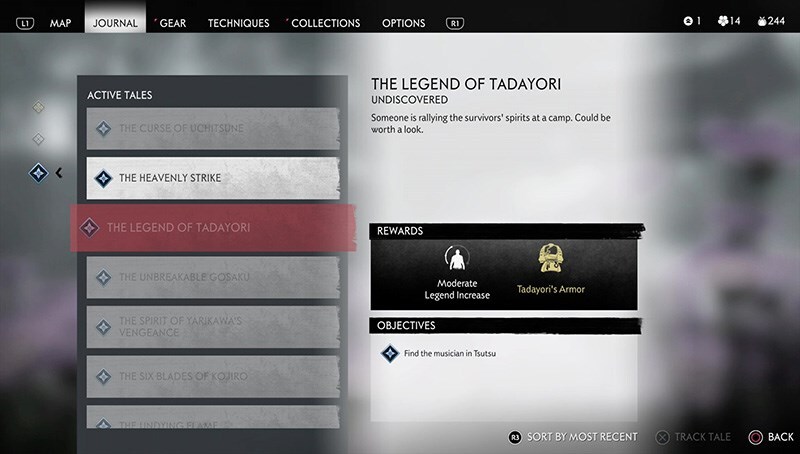Click the highlighted tale category diamond icon
Screen dimensions: 800x454
[40, 173]
